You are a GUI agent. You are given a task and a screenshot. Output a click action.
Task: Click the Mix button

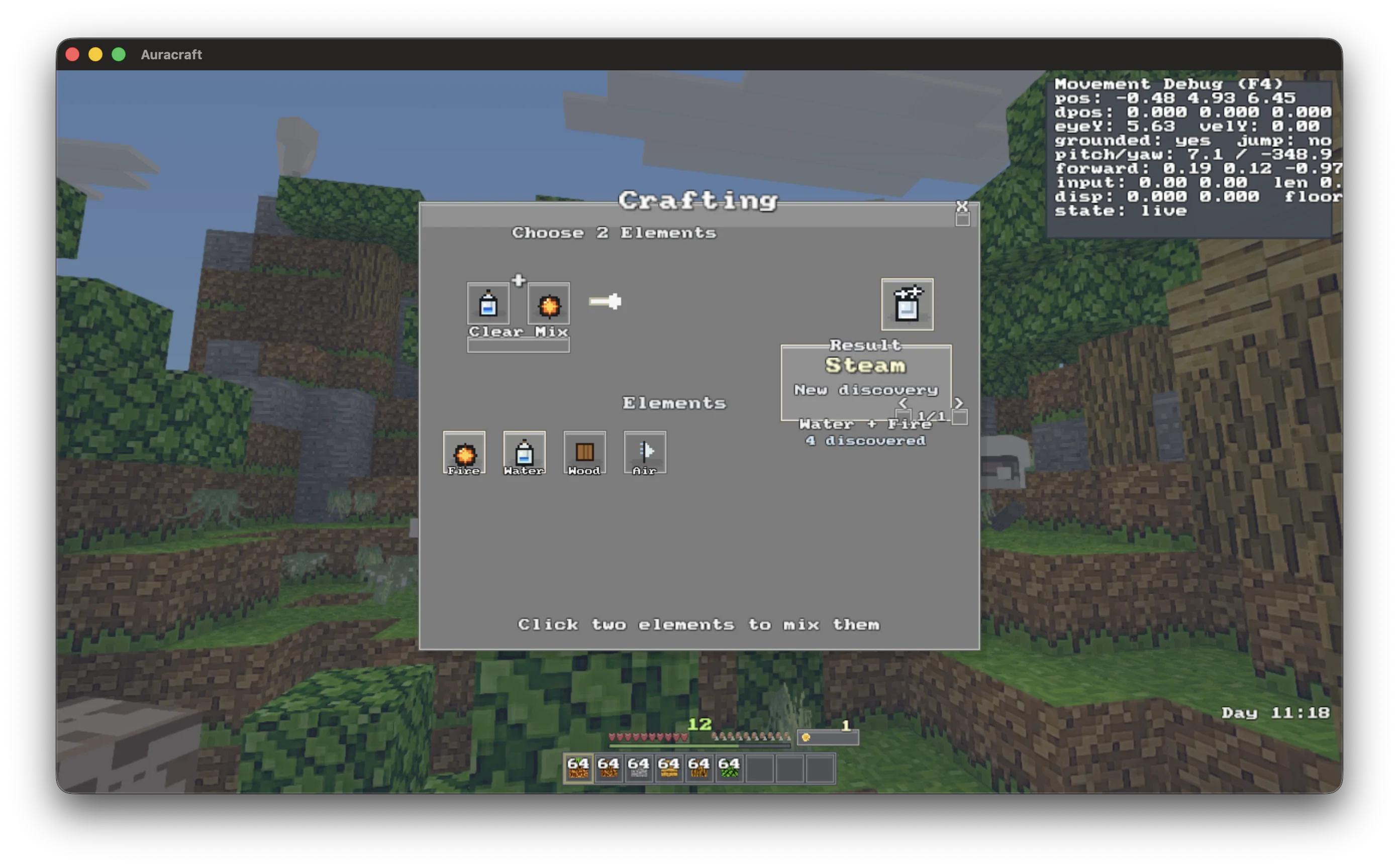point(551,332)
